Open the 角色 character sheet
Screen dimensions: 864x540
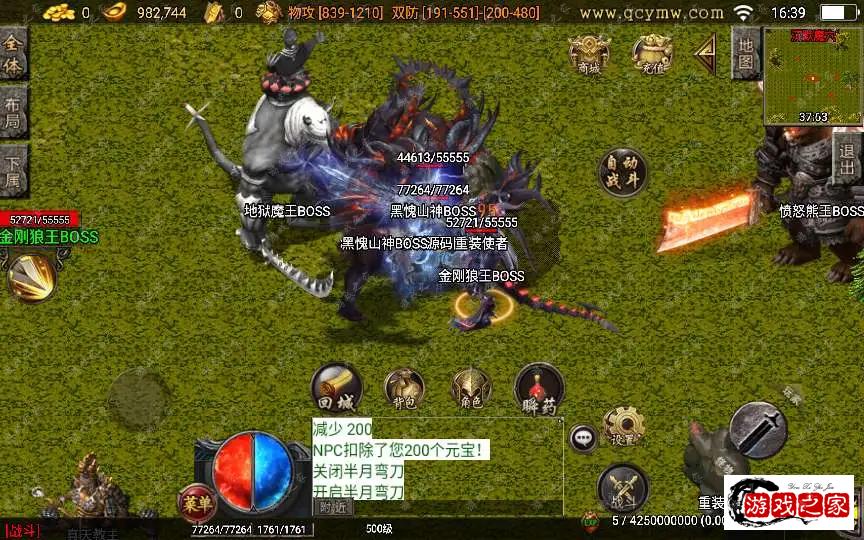(x=471, y=390)
